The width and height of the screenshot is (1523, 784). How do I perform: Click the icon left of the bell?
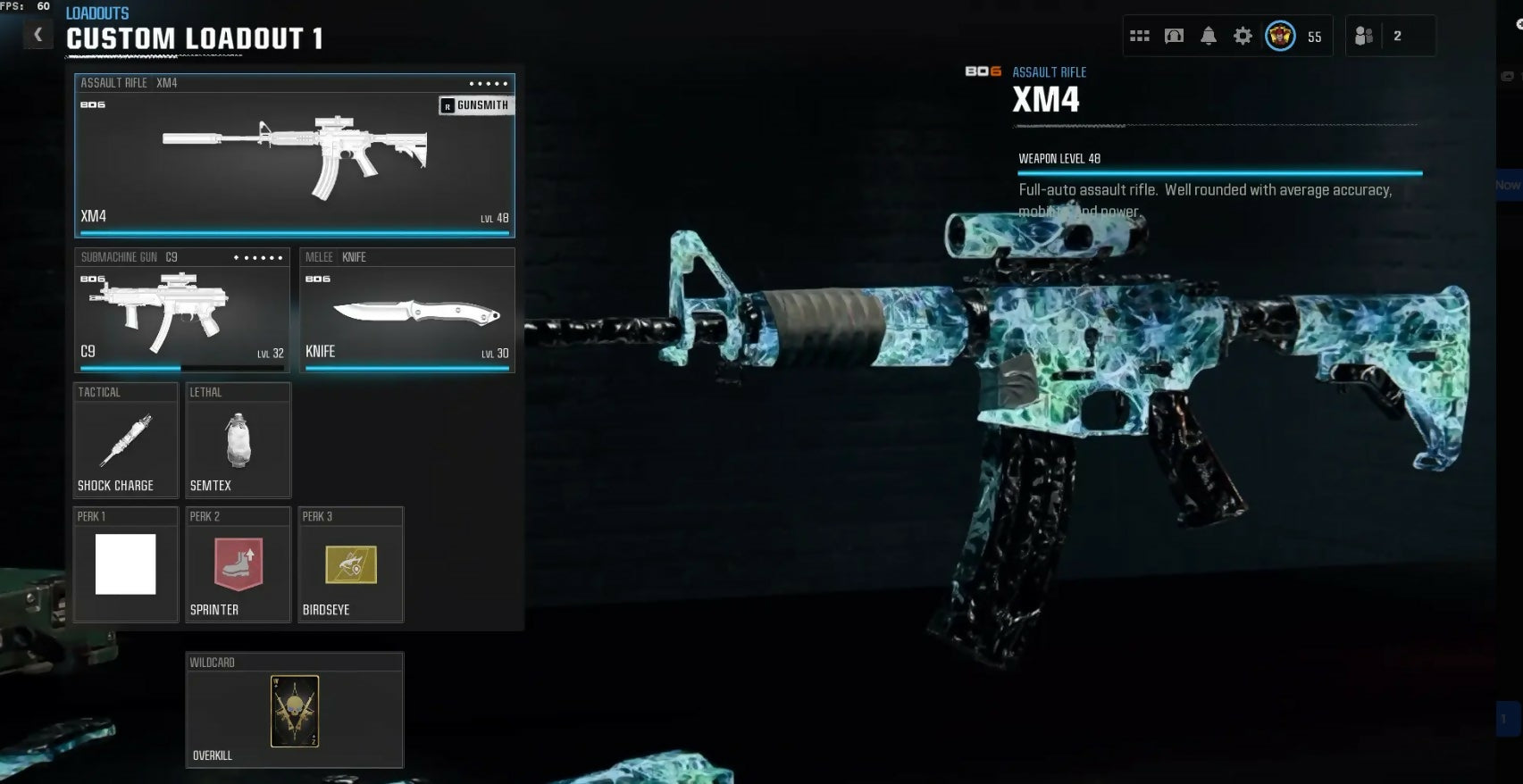(x=1174, y=37)
